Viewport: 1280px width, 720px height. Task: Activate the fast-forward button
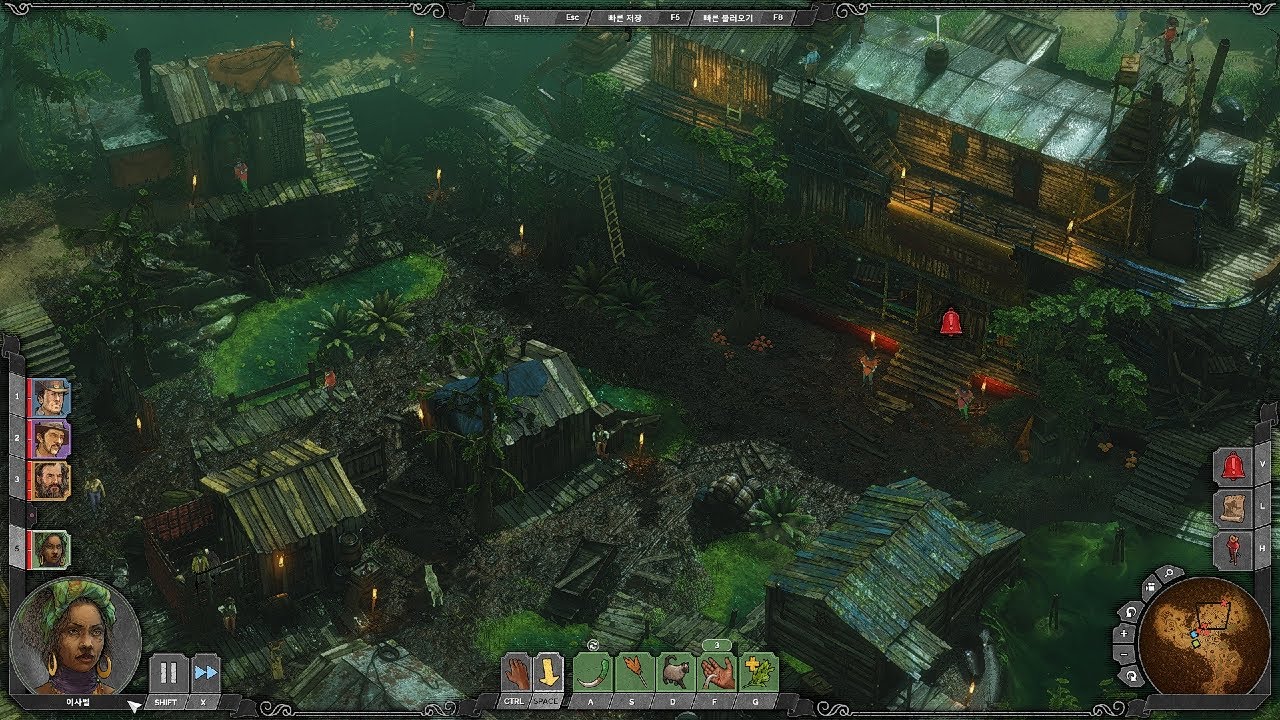click(x=206, y=673)
